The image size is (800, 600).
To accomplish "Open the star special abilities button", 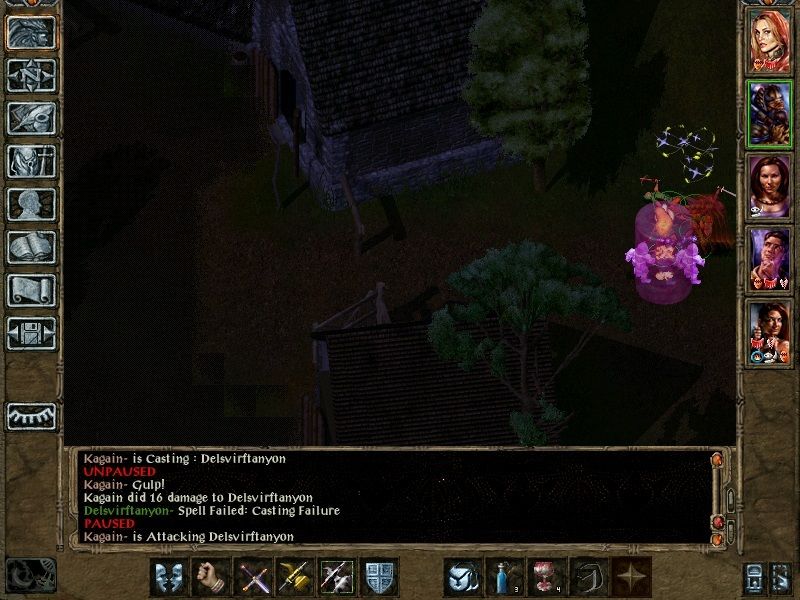I will click(630, 577).
